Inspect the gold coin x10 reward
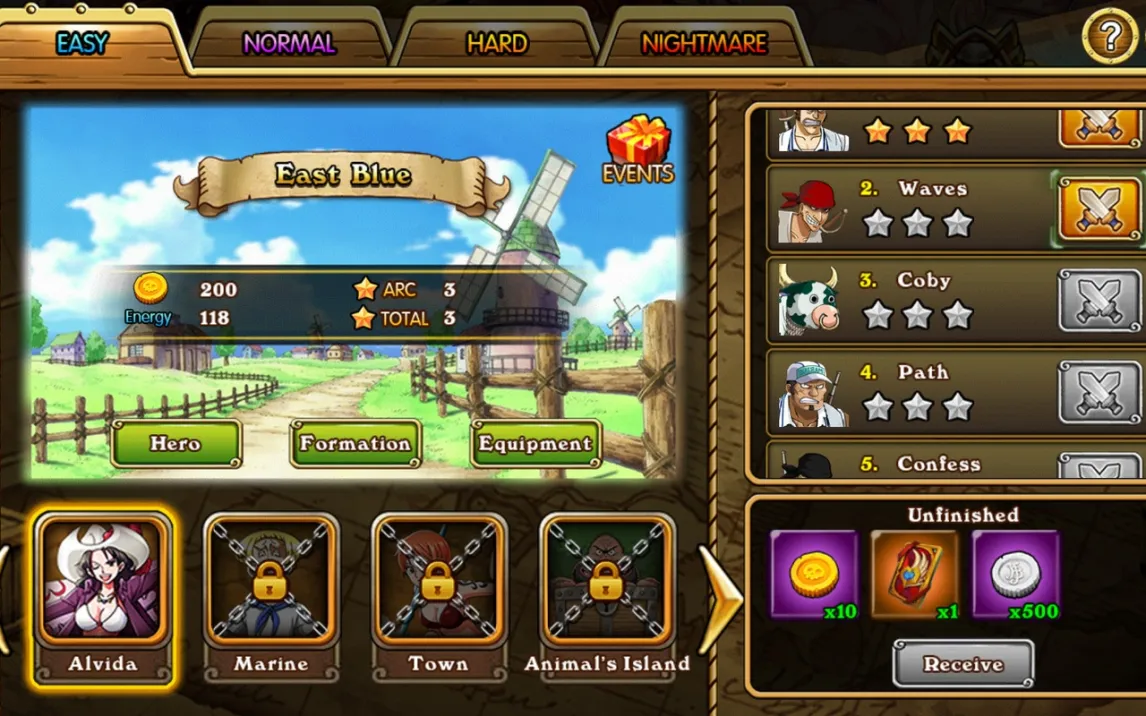Image resolution: width=1146 pixels, height=716 pixels. 814,575
